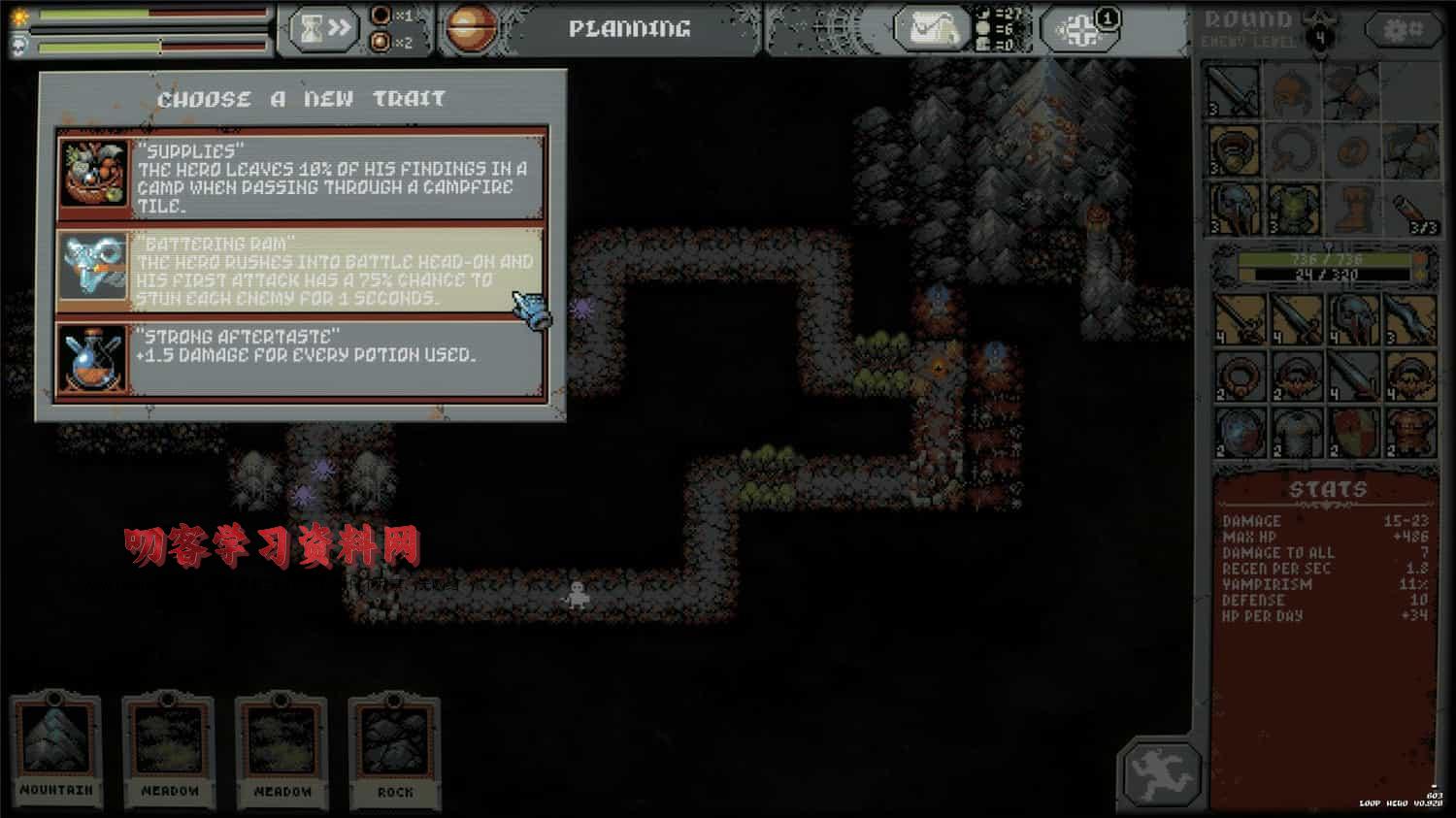This screenshot has width=1456, height=818.
Task: Choose the "Supplies" trait
Action: pyautogui.click(x=301, y=177)
